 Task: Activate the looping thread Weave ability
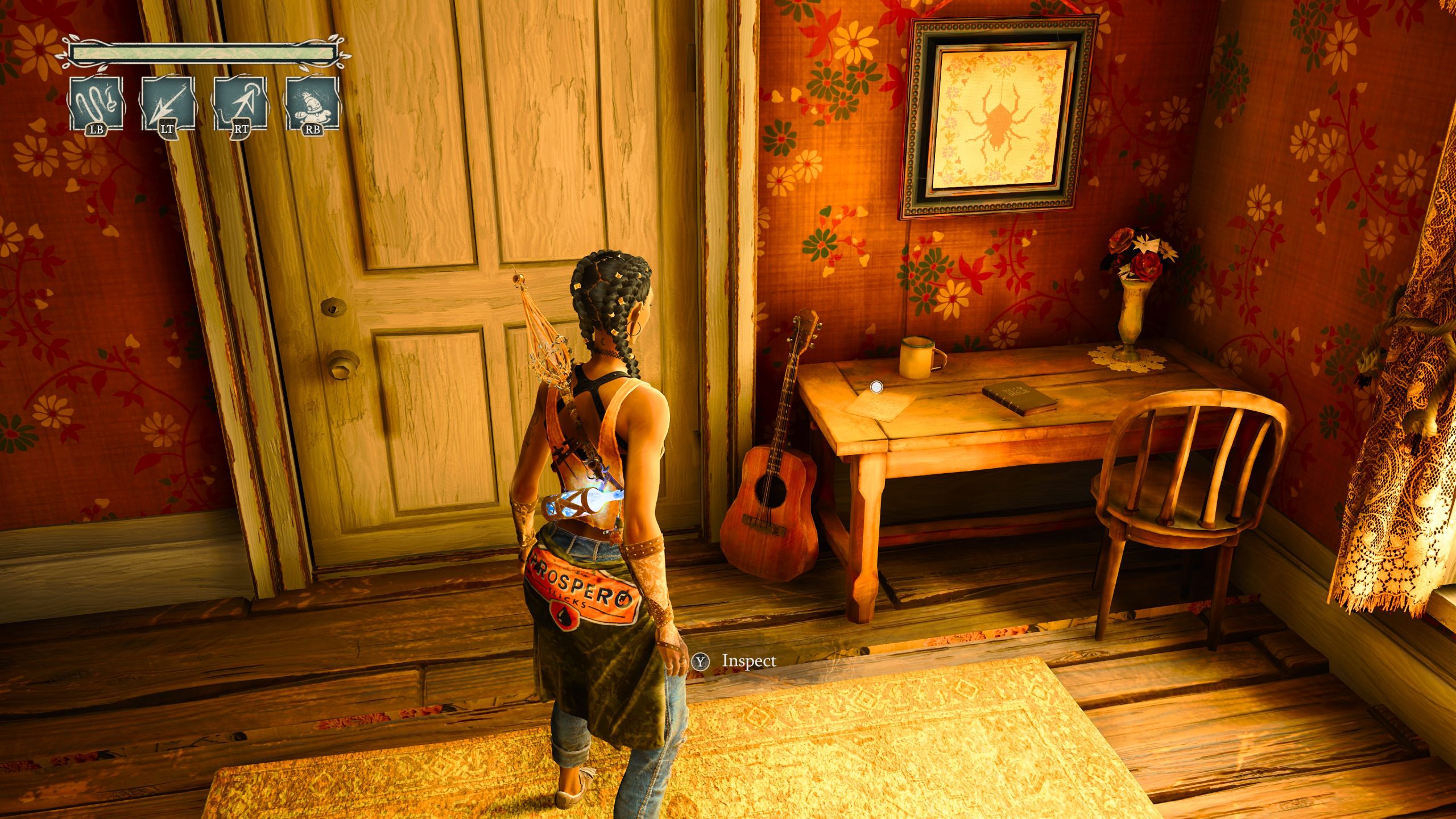(96, 104)
